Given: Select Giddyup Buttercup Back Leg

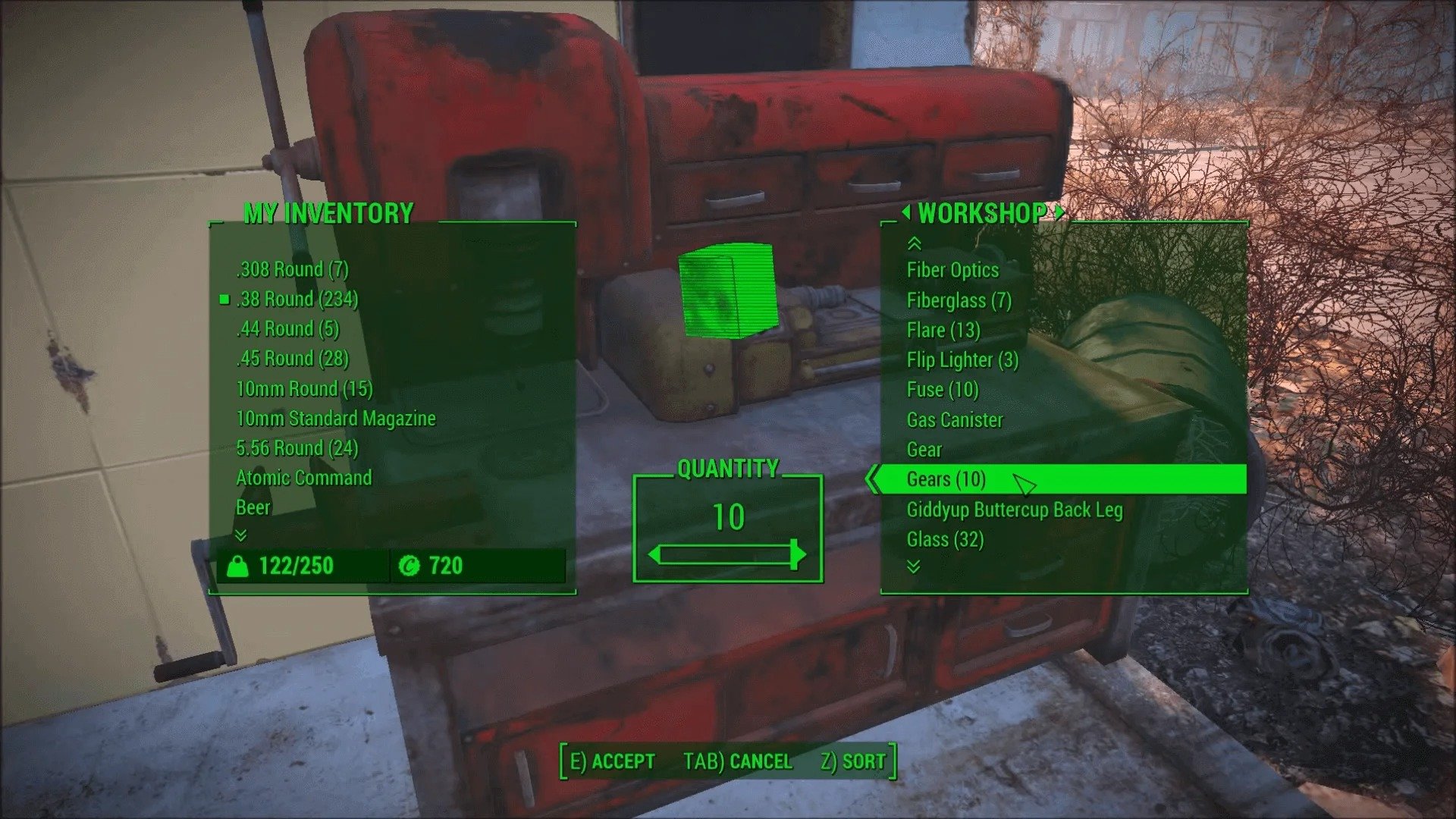Looking at the screenshot, I should click(x=1014, y=510).
